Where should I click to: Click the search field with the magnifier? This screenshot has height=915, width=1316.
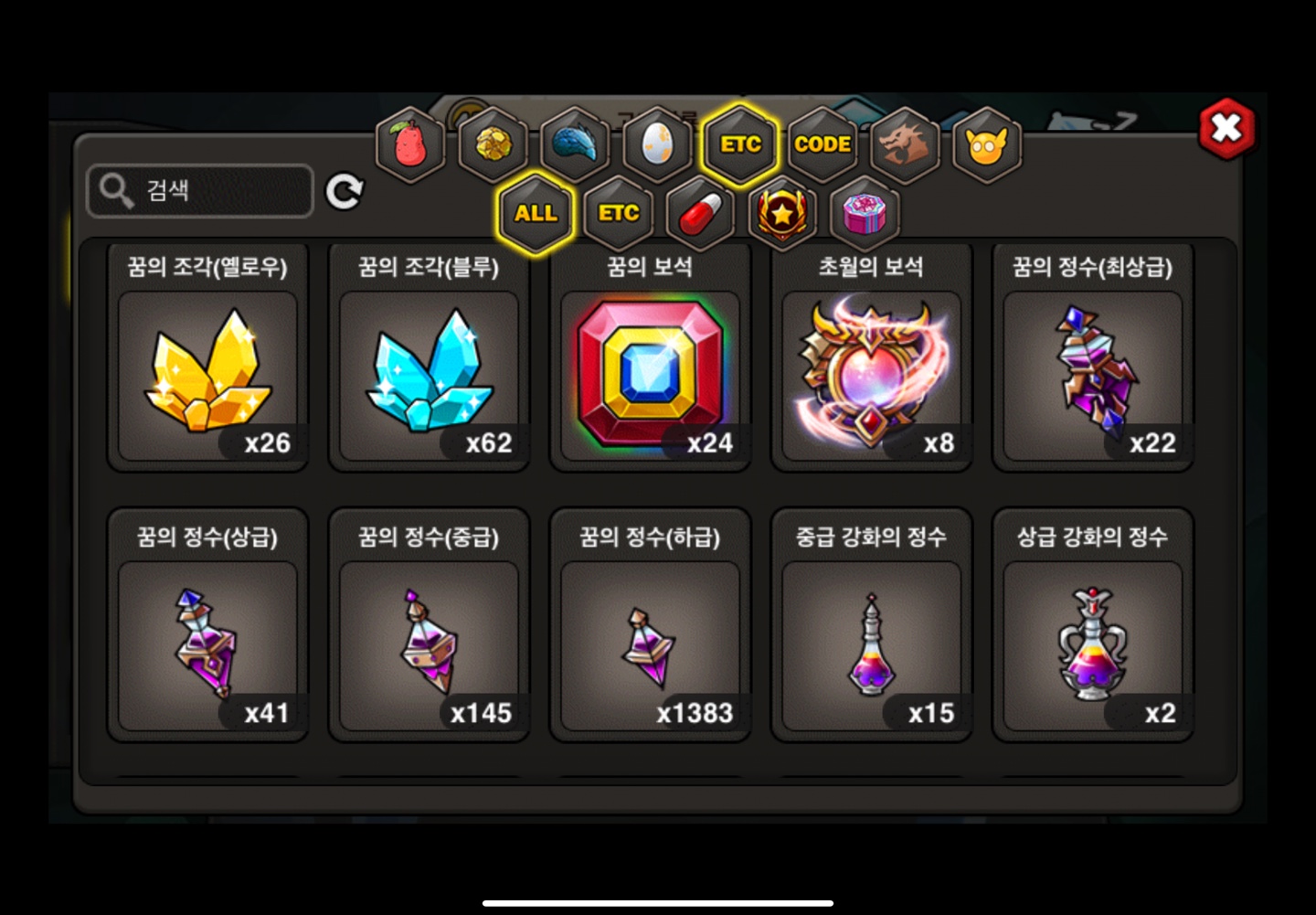(x=201, y=191)
